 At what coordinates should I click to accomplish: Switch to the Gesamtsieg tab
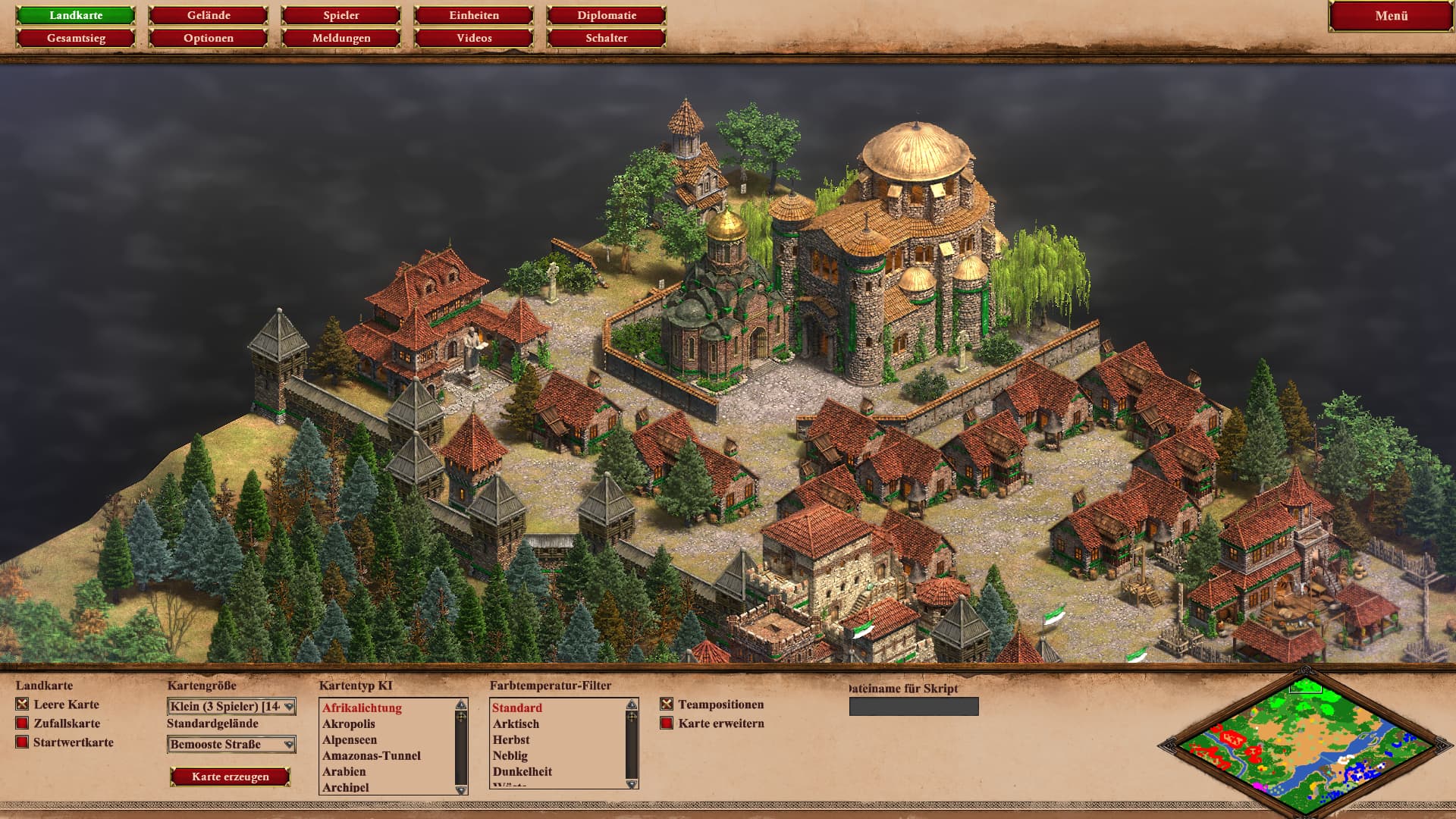[x=76, y=38]
